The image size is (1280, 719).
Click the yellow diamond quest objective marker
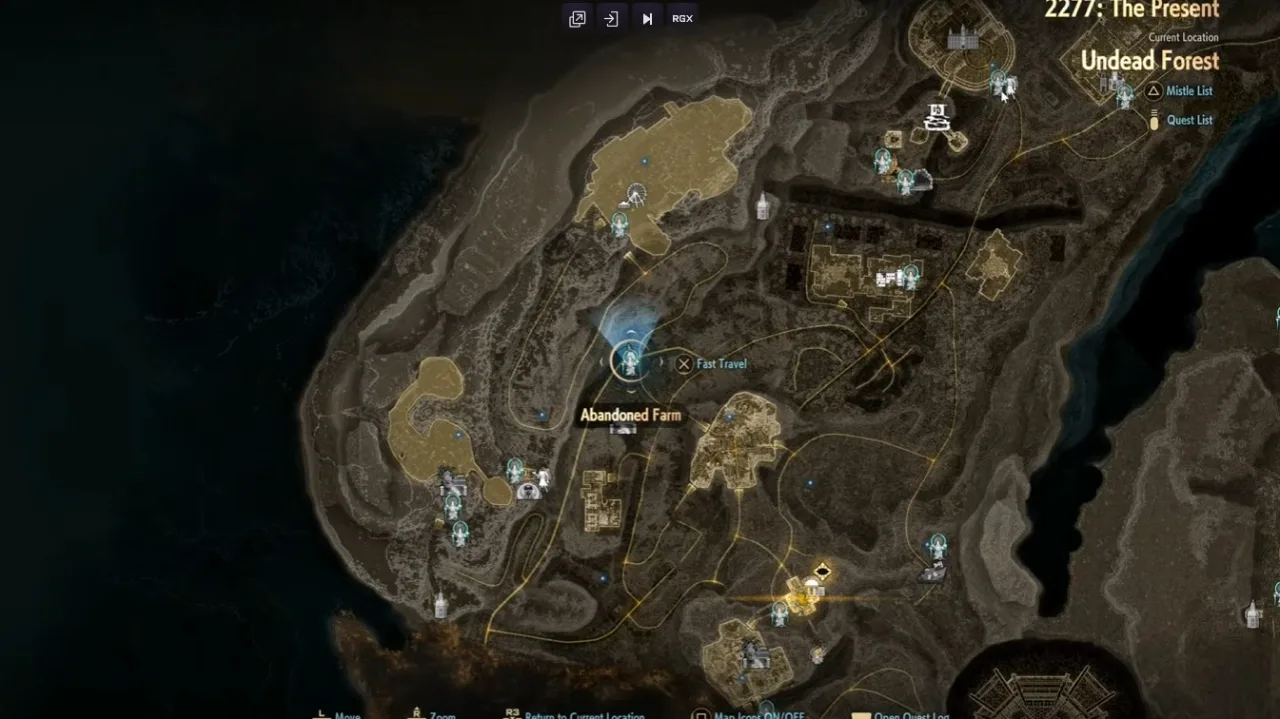click(x=822, y=571)
